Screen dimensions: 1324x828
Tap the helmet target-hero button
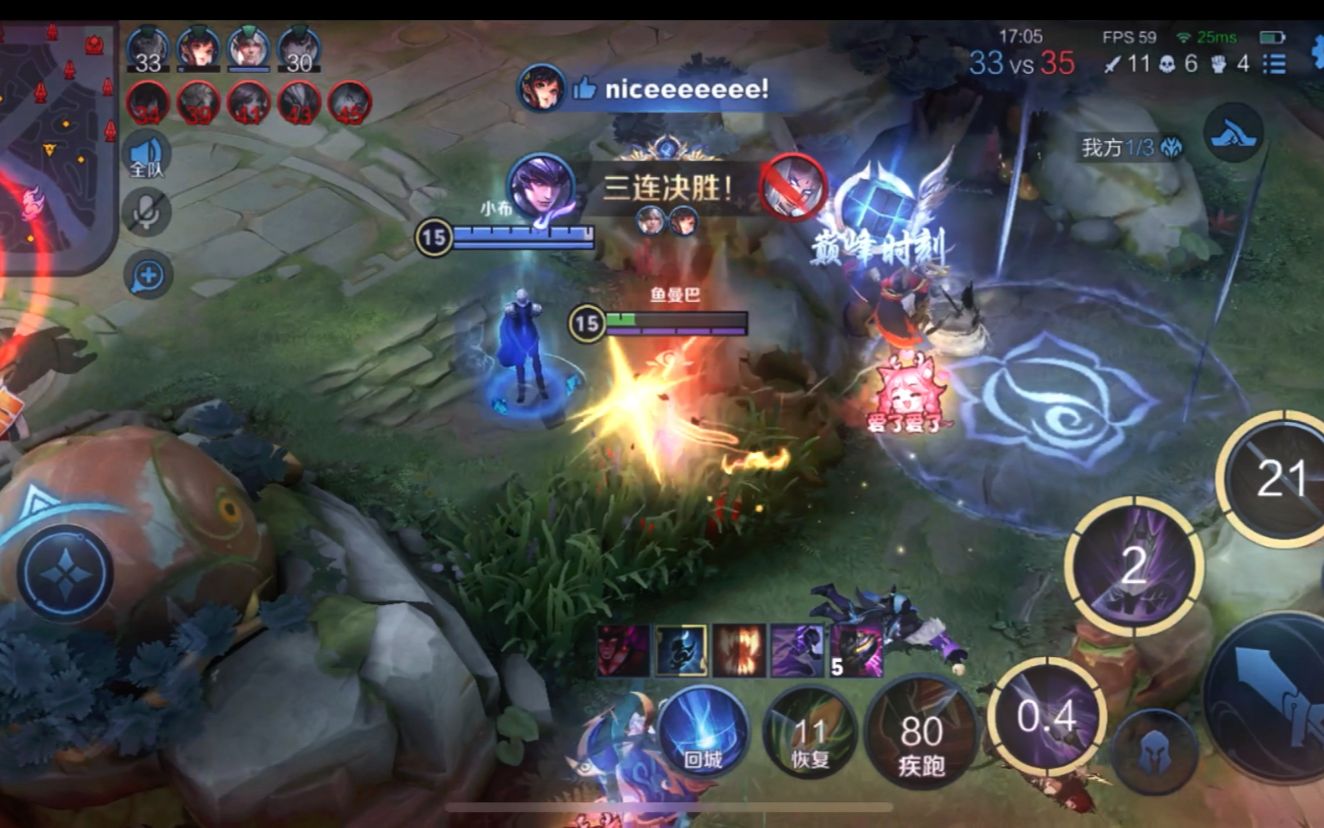(x=1155, y=752)
